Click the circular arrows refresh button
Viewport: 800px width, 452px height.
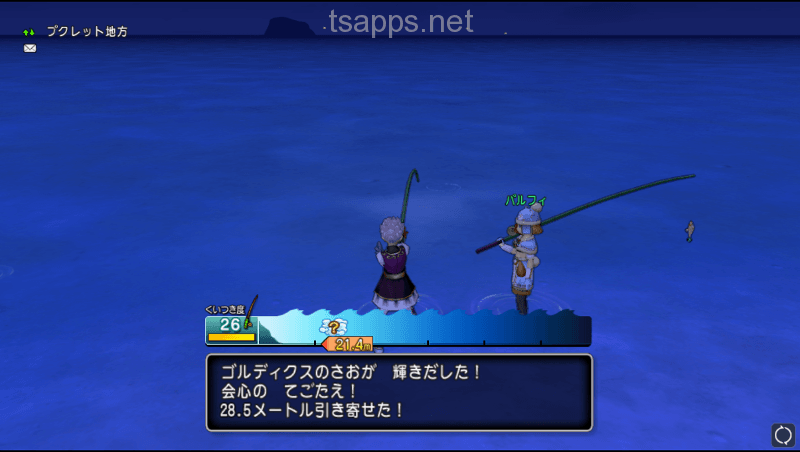pos(783,435)
